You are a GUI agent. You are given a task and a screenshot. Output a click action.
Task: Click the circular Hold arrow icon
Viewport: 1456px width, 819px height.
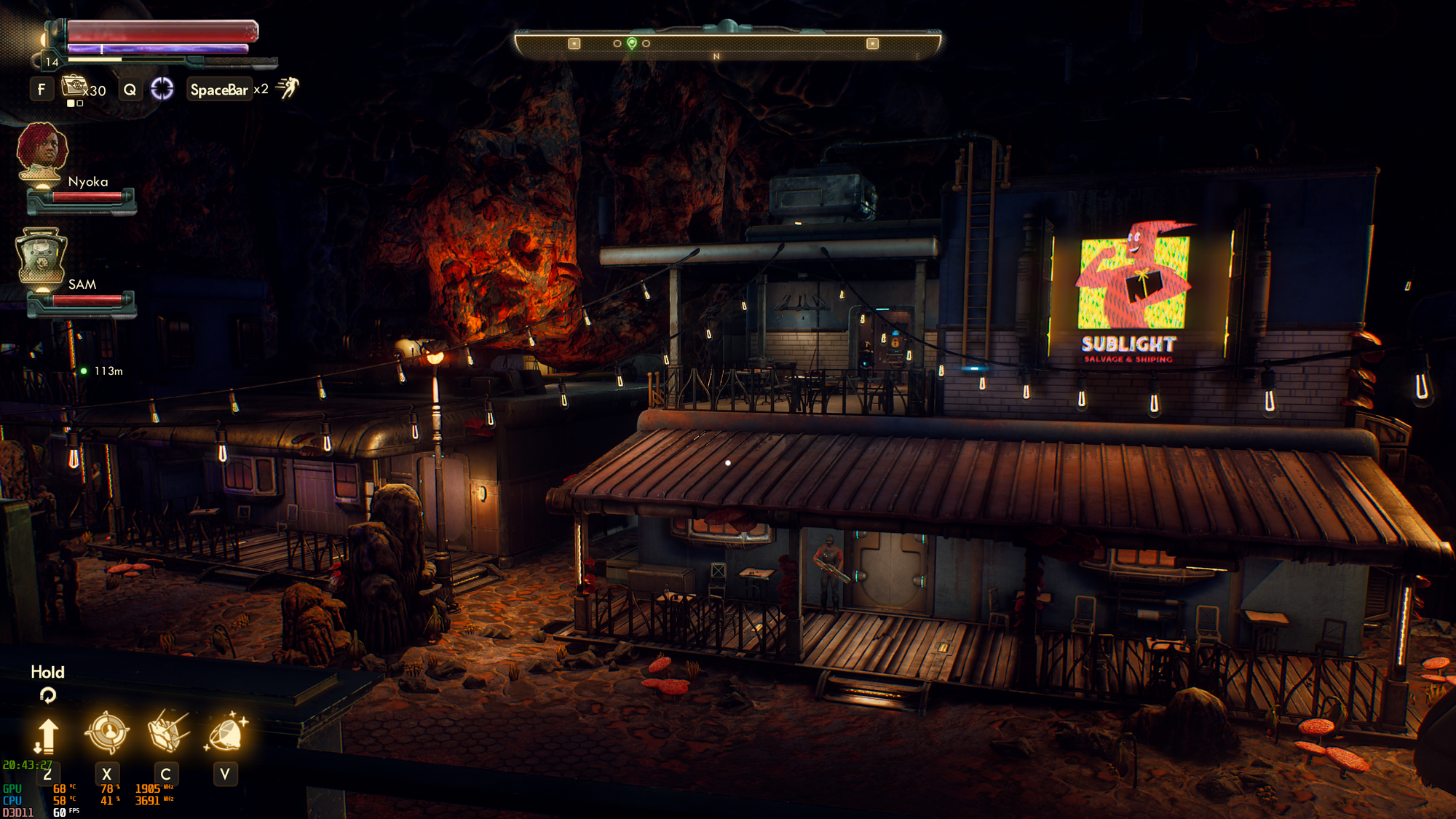point(48,695)
